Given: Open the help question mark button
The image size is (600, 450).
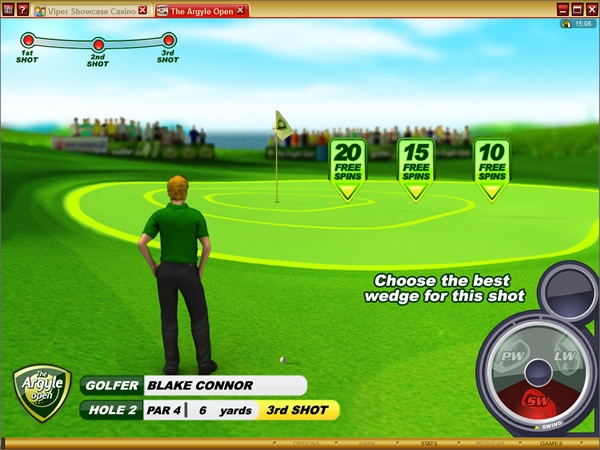Looking at the screenshot, I should [22, 10].
